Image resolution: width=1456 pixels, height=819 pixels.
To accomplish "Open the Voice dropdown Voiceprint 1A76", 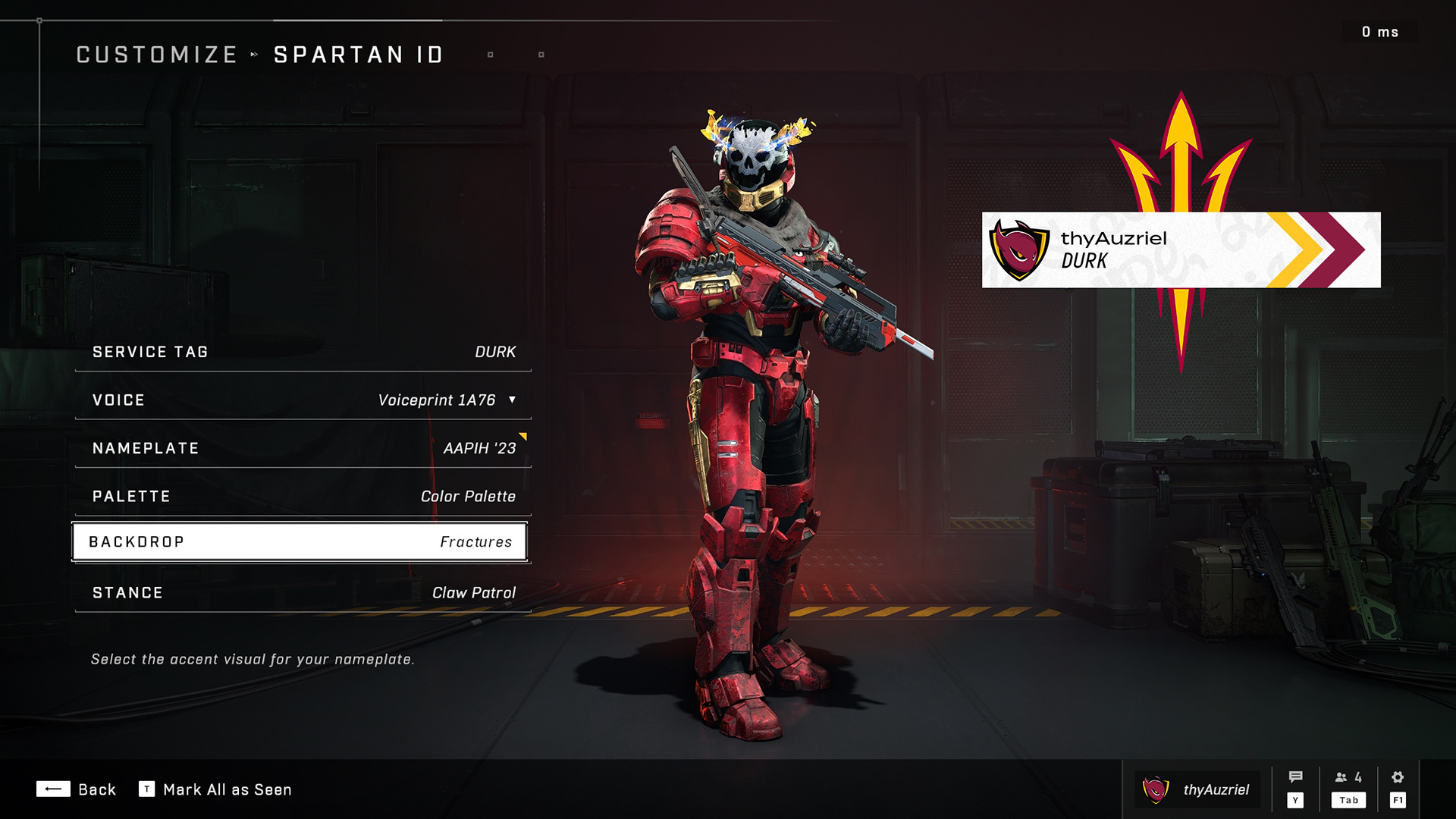I will [303, 400].
